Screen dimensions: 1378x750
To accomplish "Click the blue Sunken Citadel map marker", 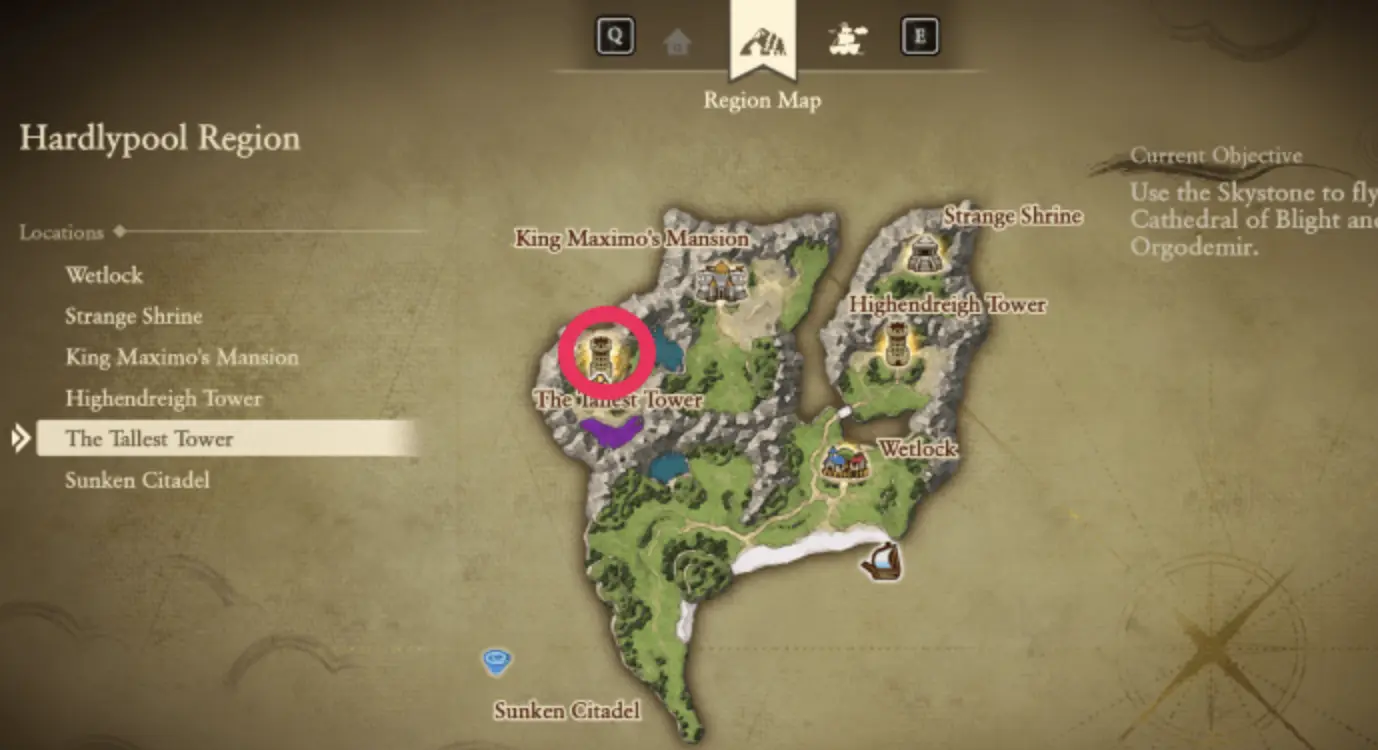I will (x=496, y=660).
